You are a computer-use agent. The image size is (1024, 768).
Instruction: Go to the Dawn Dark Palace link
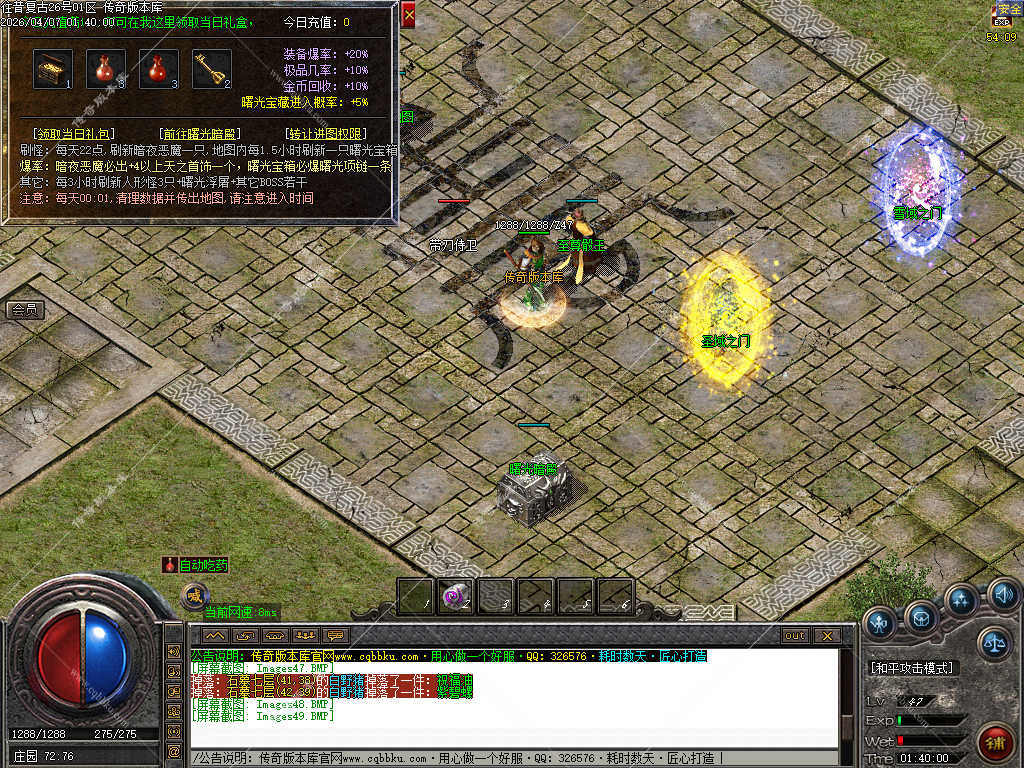point(198,133)
